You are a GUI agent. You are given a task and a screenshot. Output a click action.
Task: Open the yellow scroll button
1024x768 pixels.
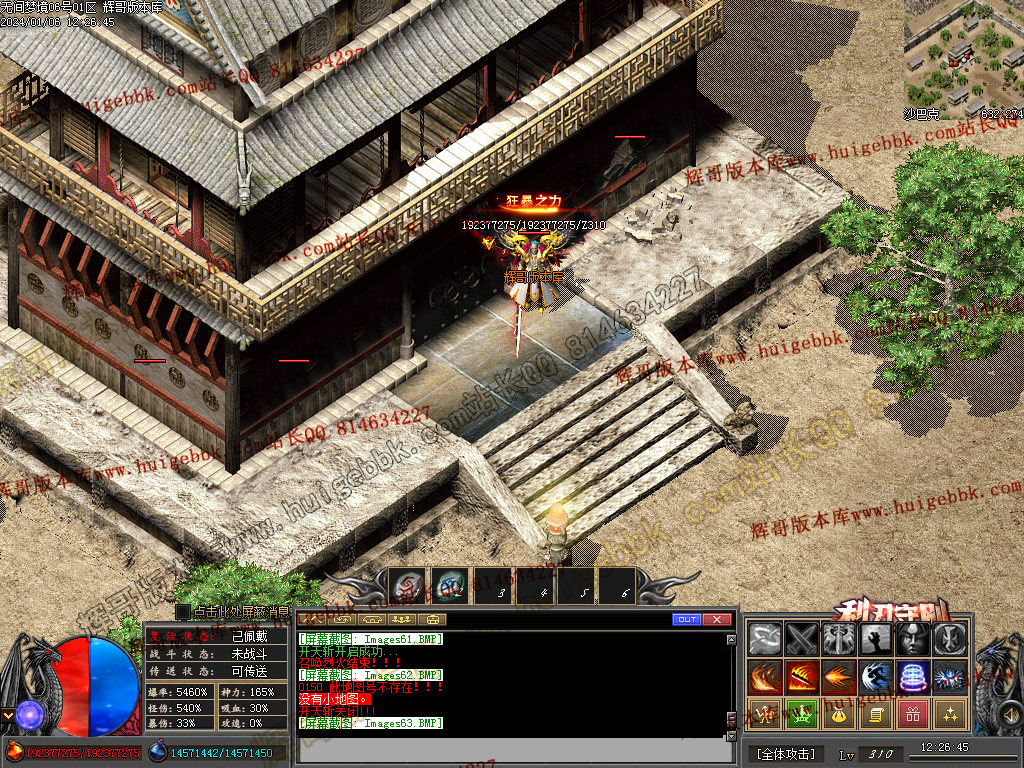click(x=876, y=714)
